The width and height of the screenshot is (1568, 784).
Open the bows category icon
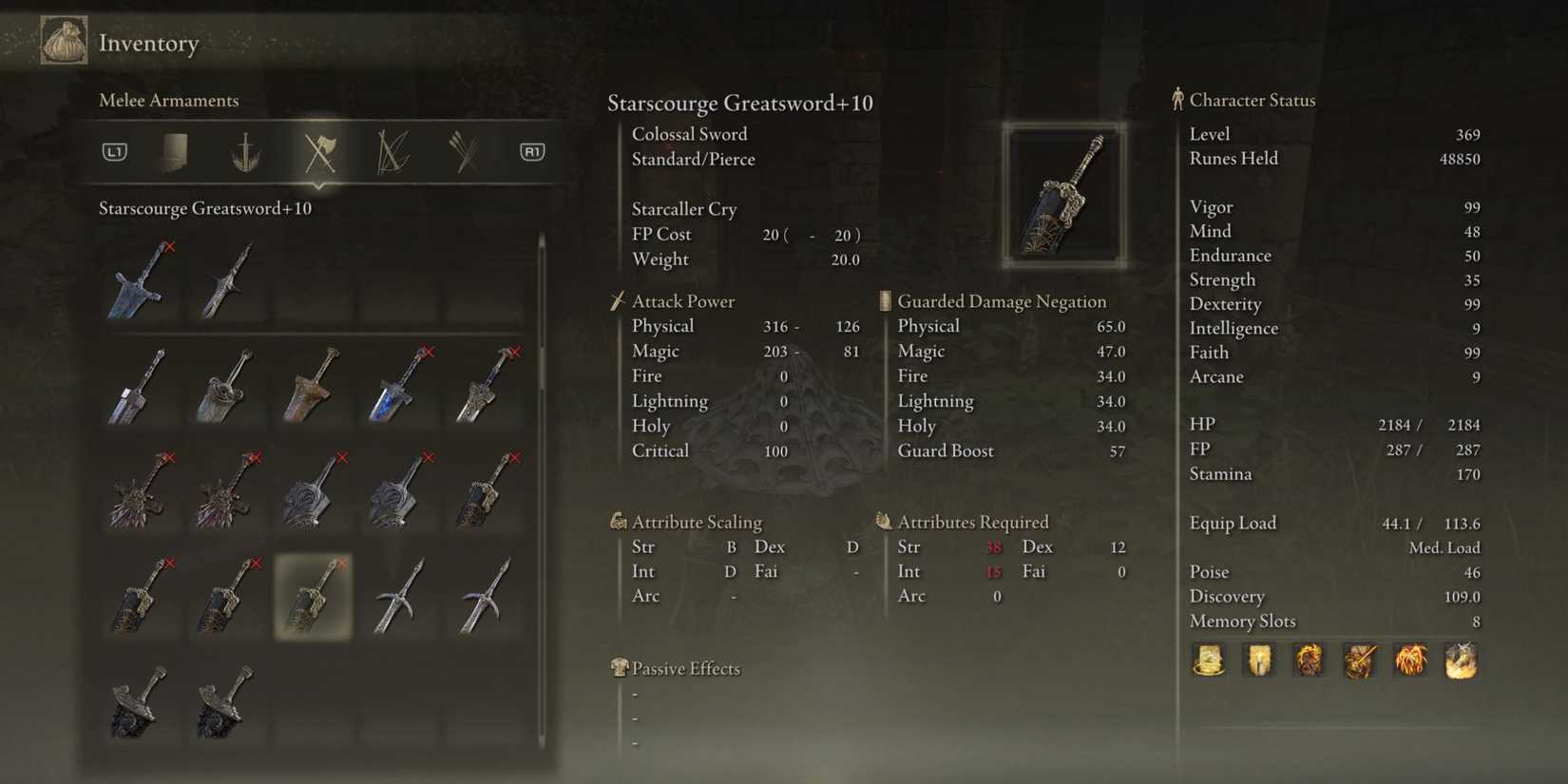[x=391, y=150]
